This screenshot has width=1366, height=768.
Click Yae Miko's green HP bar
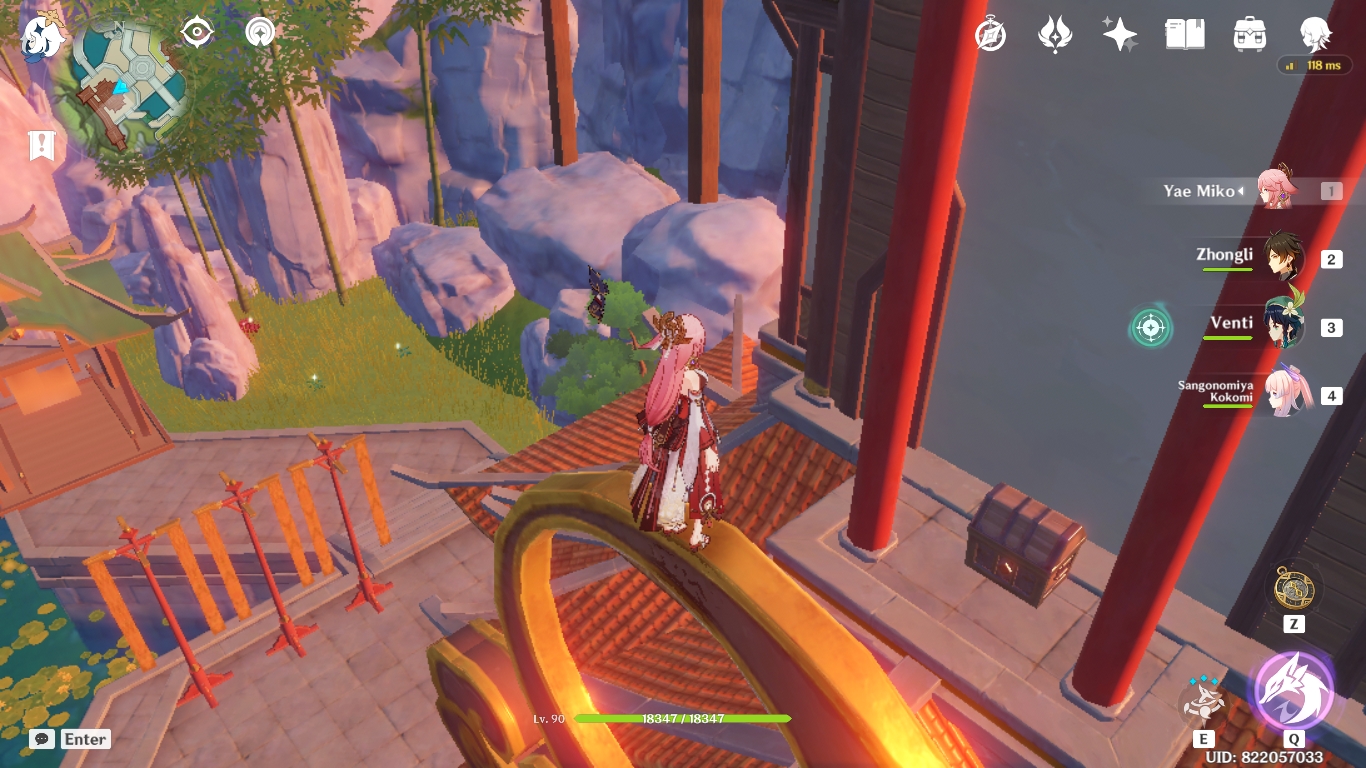680,718
